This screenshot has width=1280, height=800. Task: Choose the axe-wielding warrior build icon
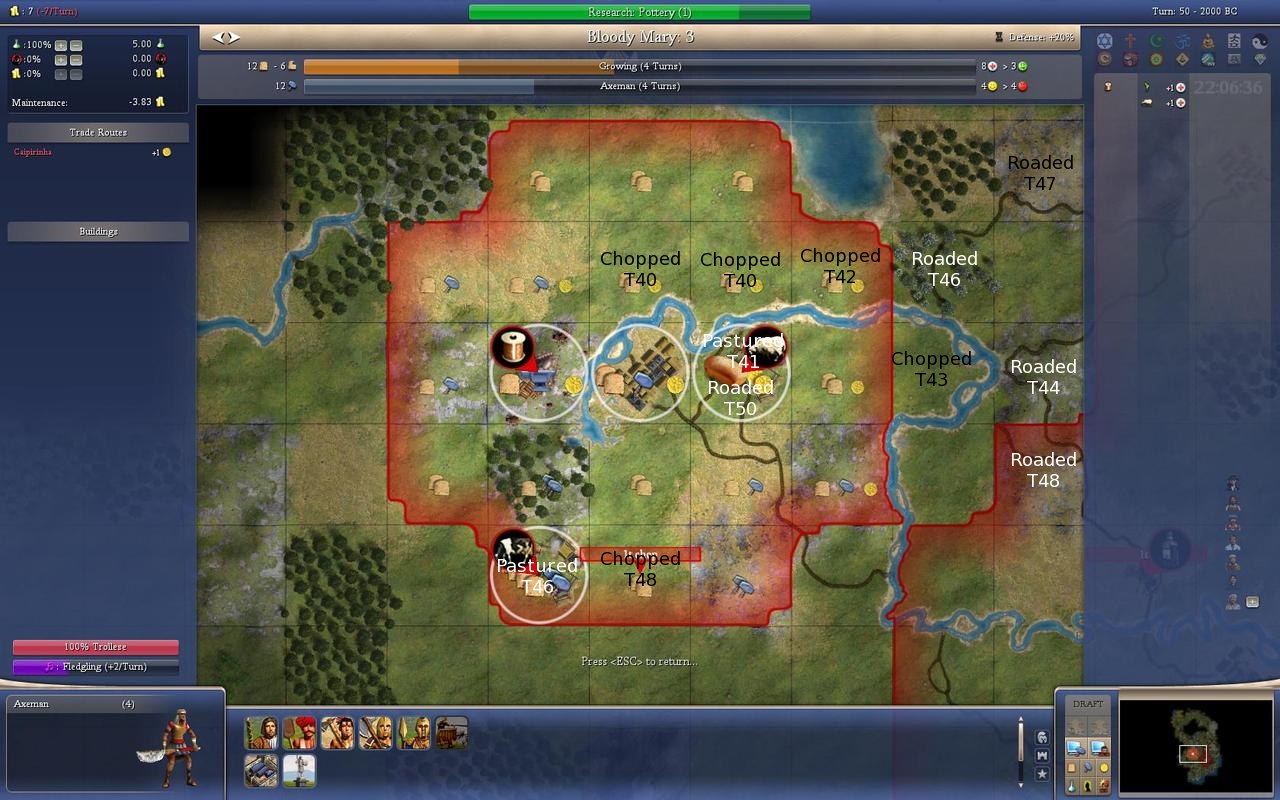coord(337,733)
